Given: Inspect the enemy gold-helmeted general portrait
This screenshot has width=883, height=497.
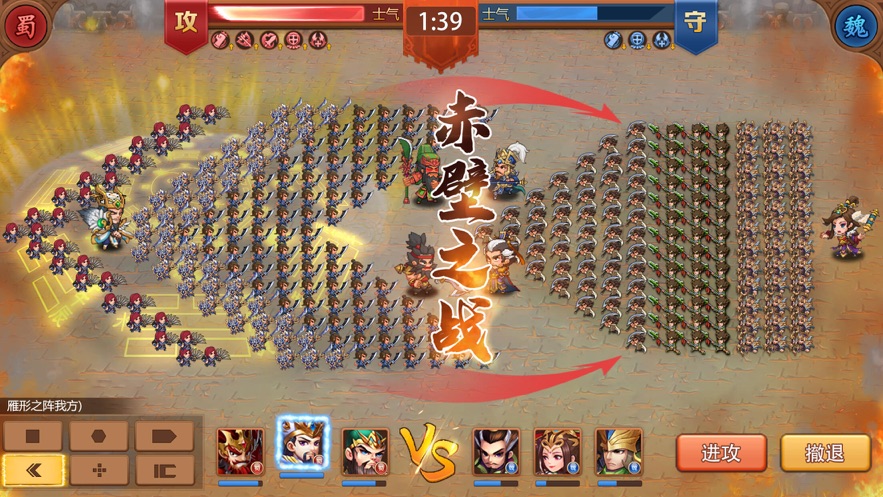Looking at the screenshot, I should coord(618,452).
